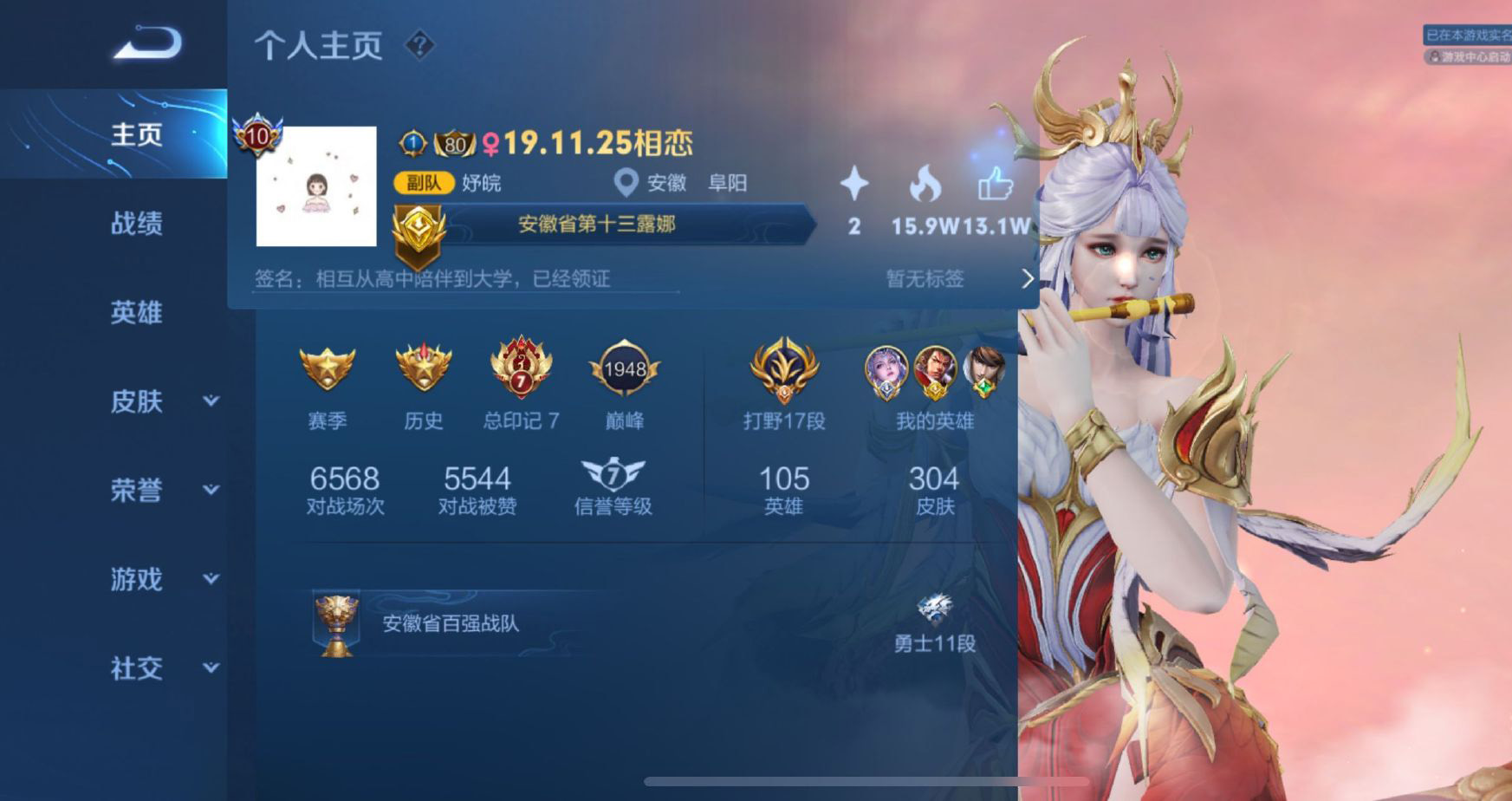Open the tag area via the right arrow chevron
This screenshot has width=1512, height=801.
coord(1027,278)
